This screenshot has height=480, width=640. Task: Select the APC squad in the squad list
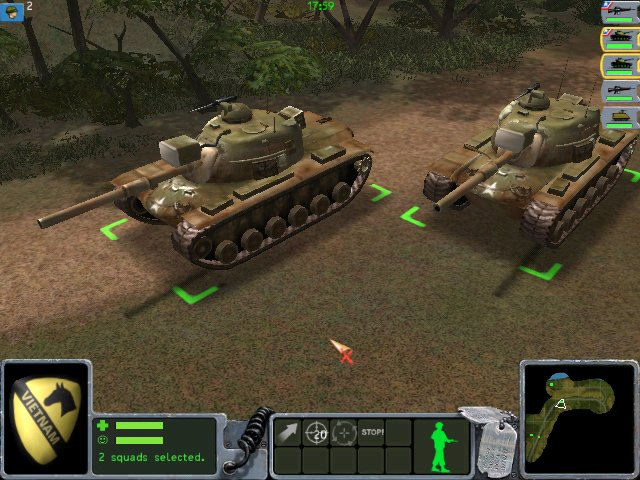pos(620,118)
